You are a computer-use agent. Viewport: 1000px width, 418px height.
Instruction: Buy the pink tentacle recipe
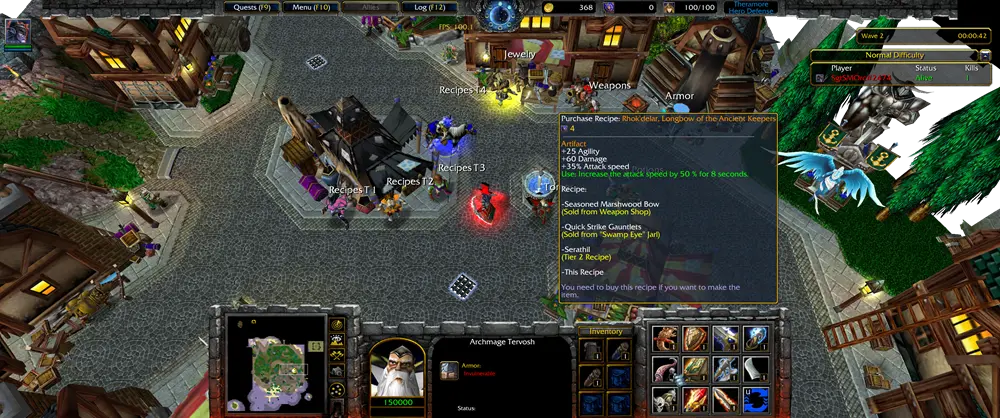tap(667, 370)
